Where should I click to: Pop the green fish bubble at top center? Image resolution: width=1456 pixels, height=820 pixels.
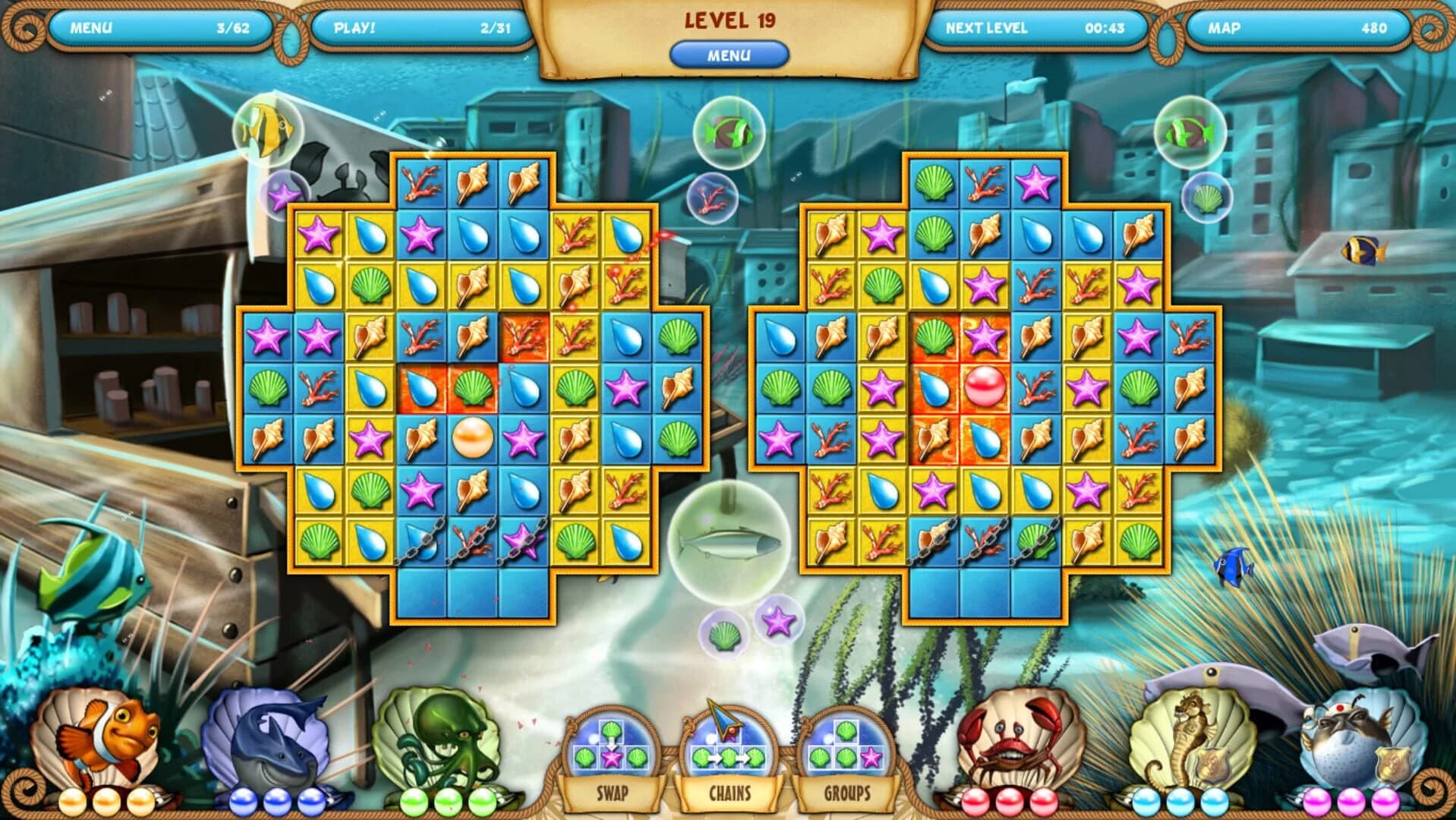pos(728,132)
